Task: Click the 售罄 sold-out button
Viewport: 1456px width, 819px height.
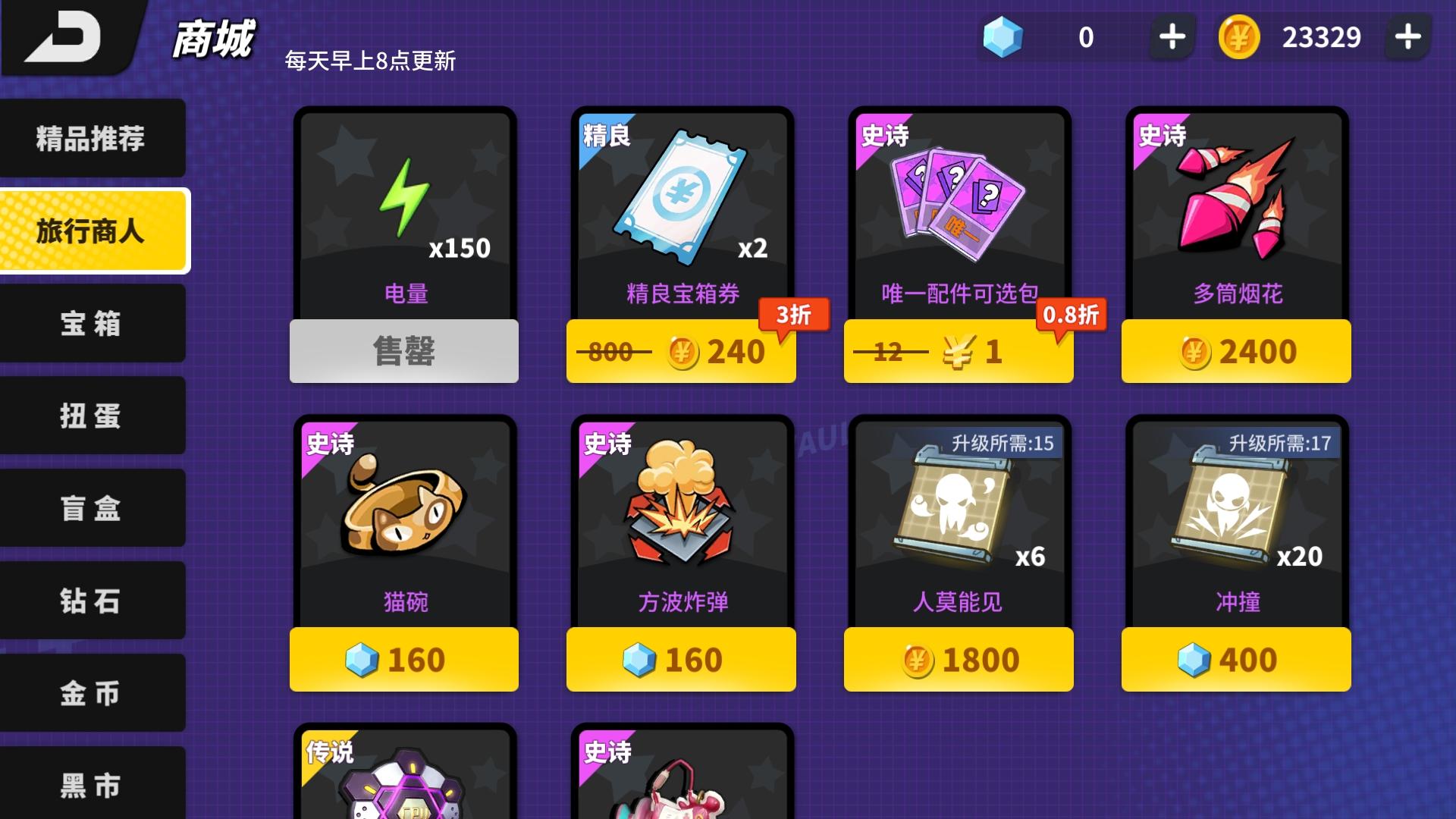Action: point(402,350)
